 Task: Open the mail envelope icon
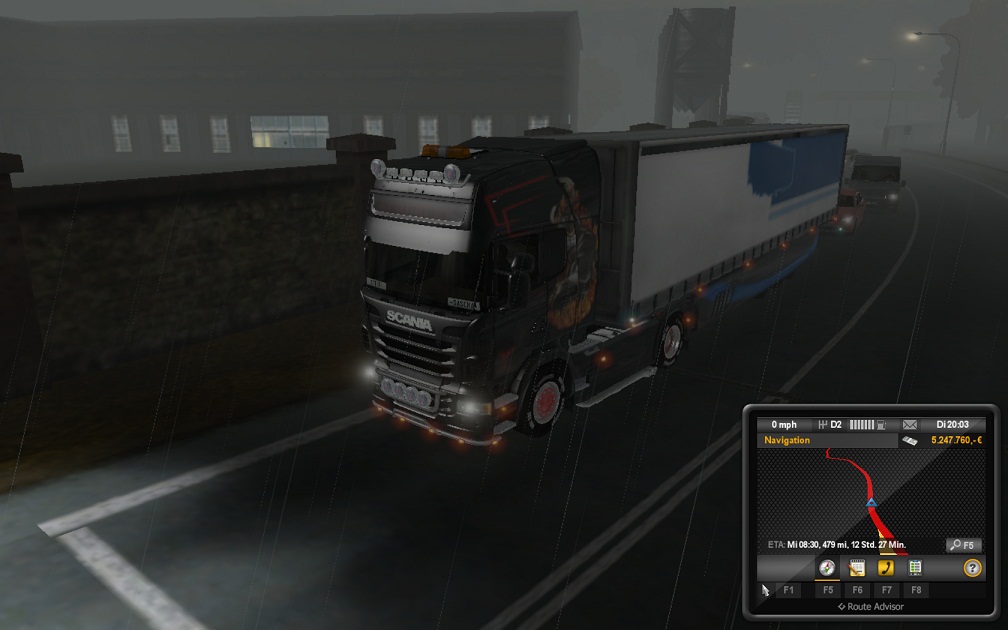tap(908, 425)
